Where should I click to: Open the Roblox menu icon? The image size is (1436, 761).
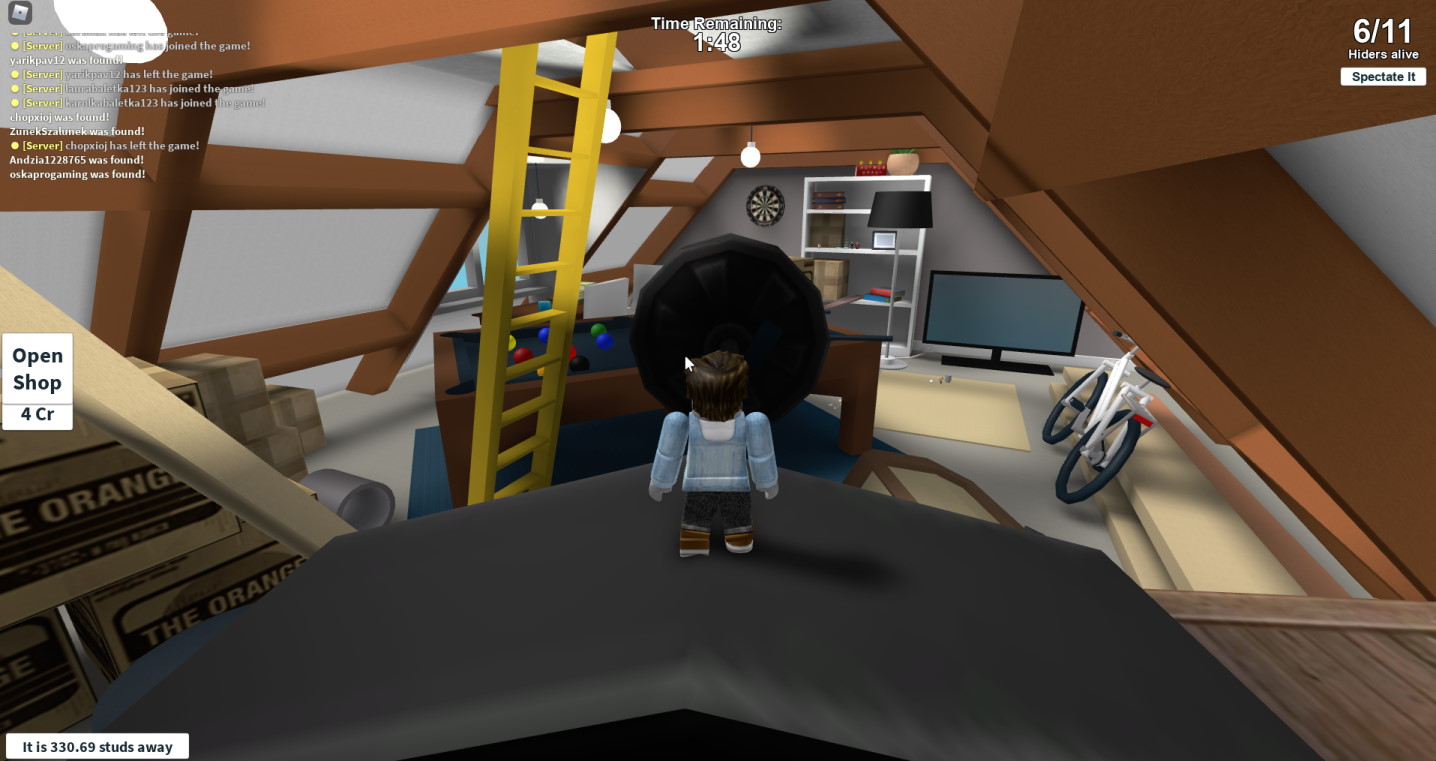[x=20, y=14]
